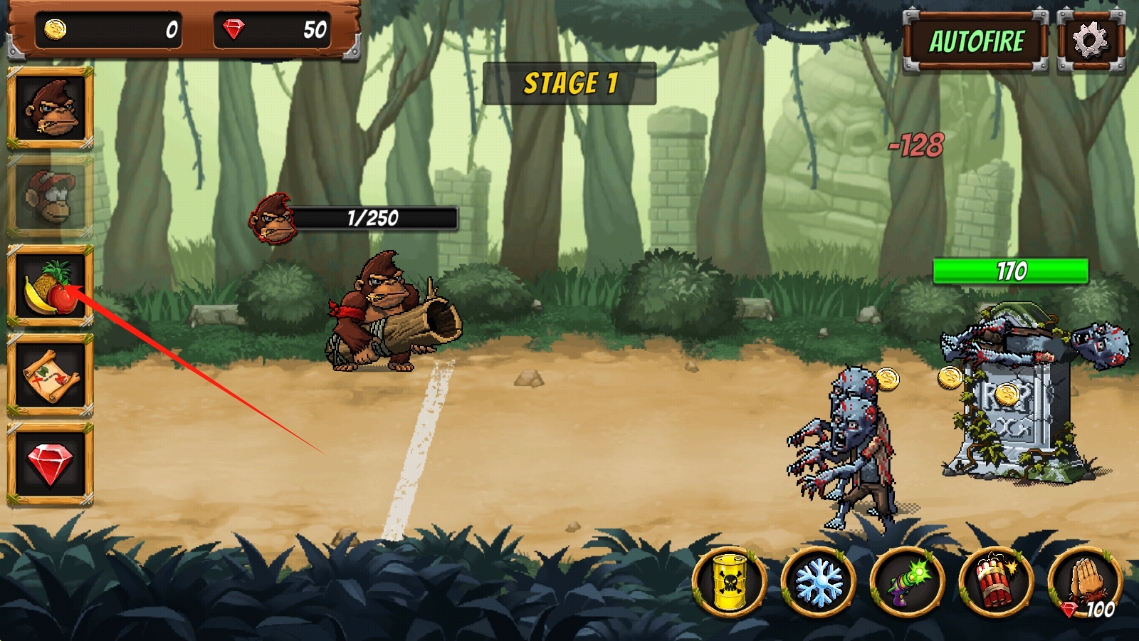Toggle the AUTOFIRE button
1139x641 pixels.
(975, 41)
